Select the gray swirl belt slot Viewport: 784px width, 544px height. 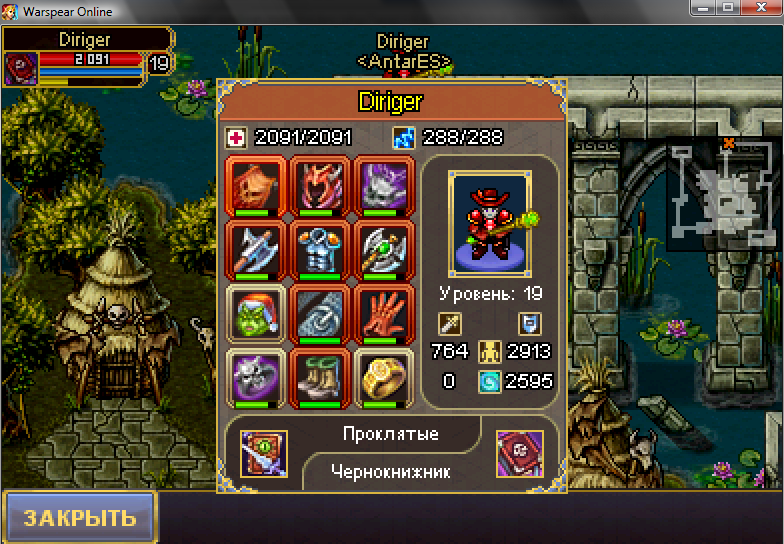320,314
